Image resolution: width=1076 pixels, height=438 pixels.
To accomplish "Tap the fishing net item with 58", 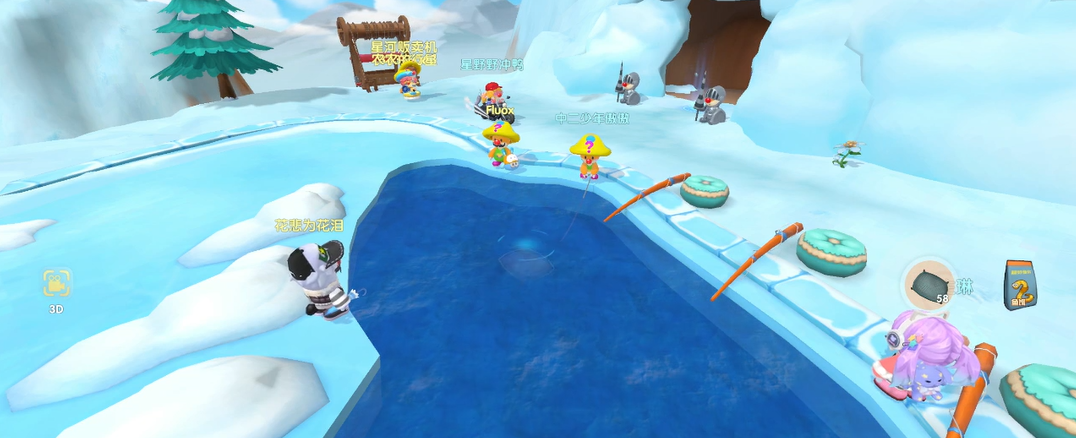I will point(929,285).
